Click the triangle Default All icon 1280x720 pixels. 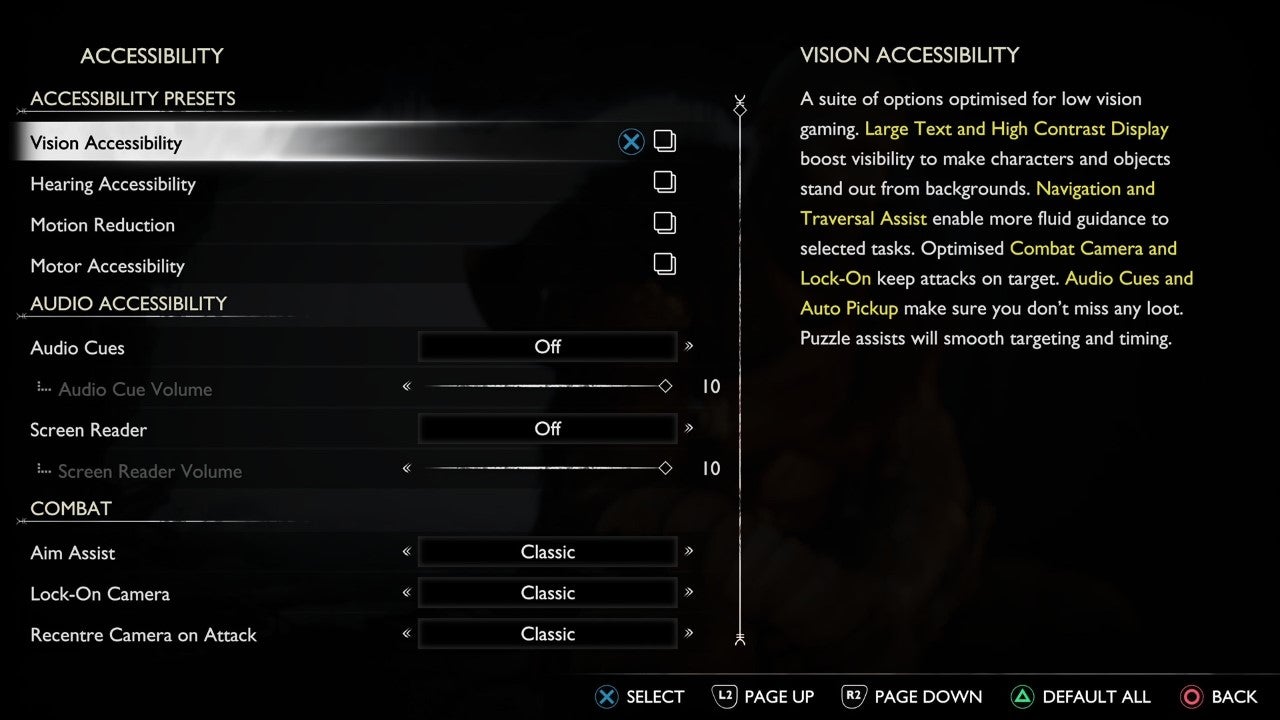pyautogui.click(x=1024, y=697)
